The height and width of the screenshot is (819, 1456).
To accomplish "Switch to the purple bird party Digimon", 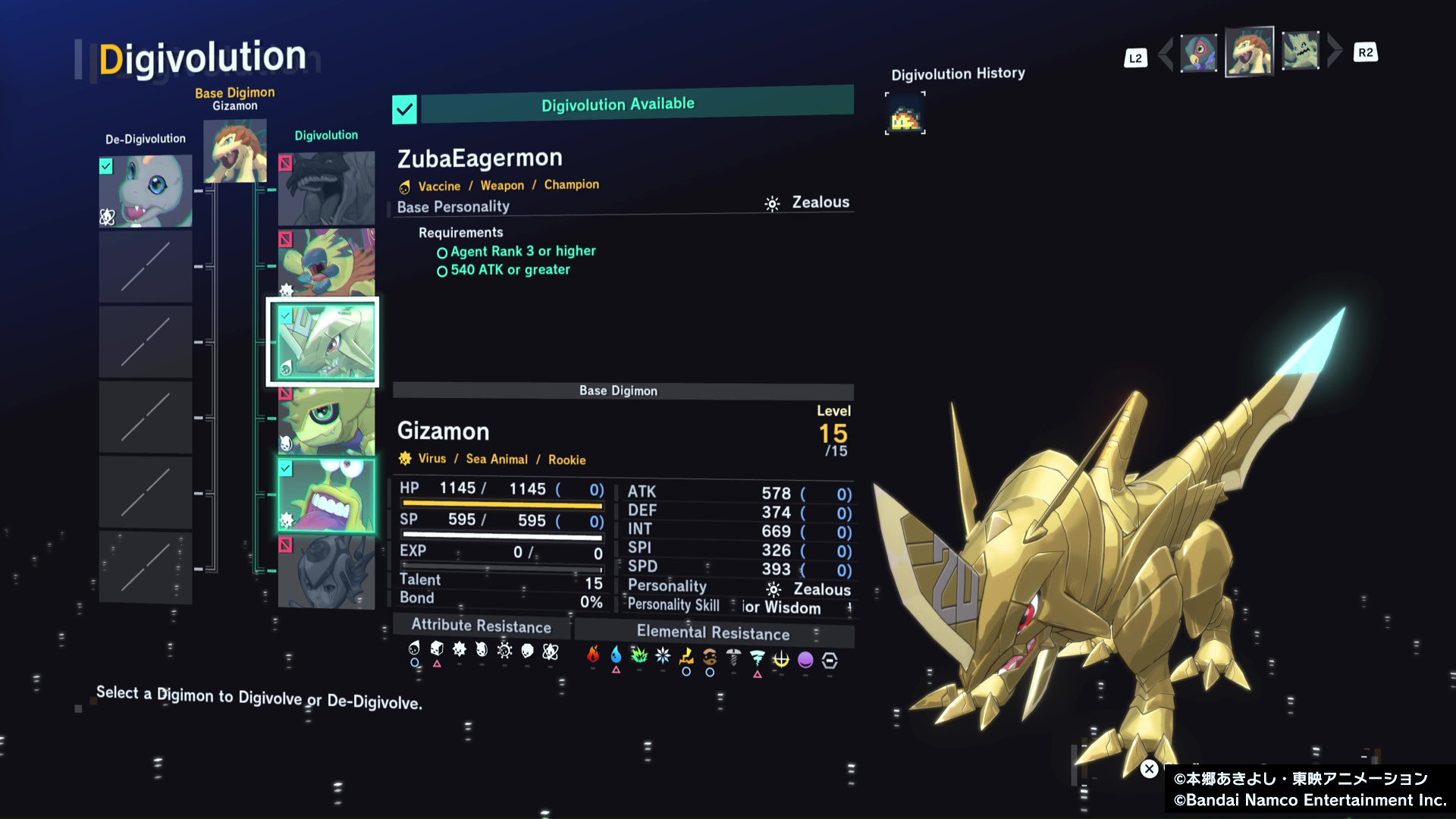I will point(1199,53).
